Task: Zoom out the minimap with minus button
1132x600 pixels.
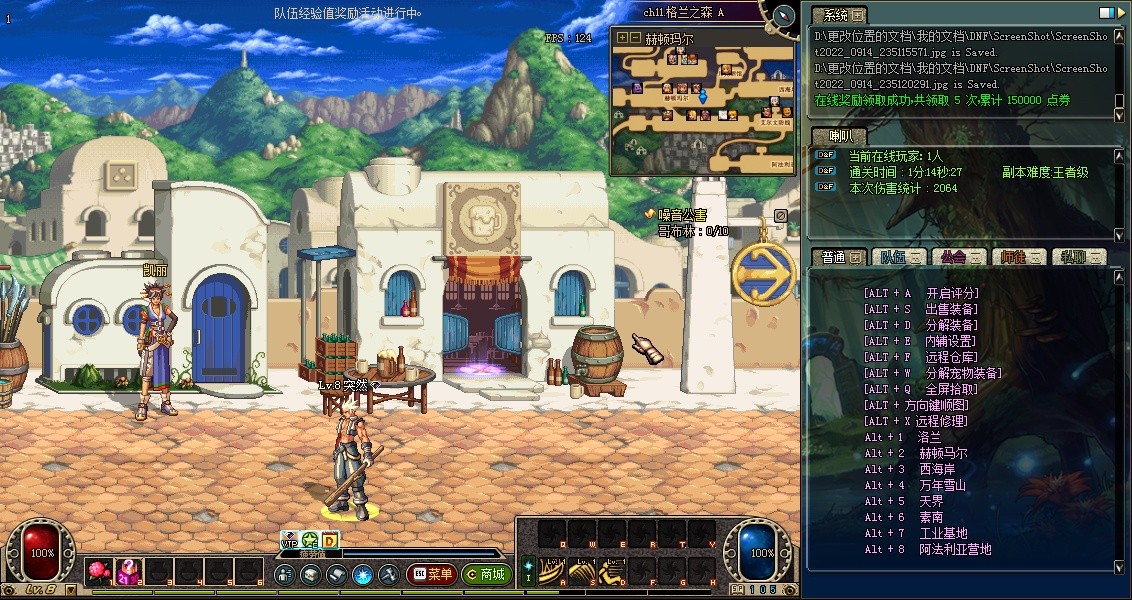Action: click(634, 38)
